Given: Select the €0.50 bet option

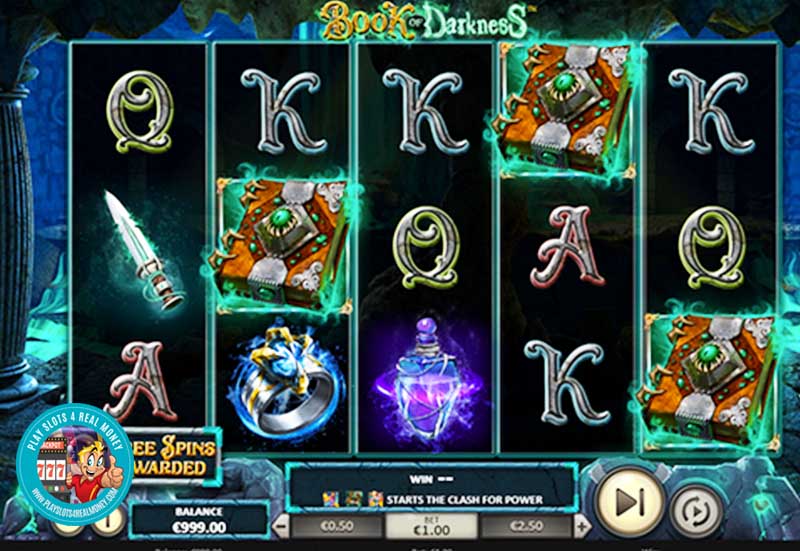Looking at the screenshot, I should point(335,526).
